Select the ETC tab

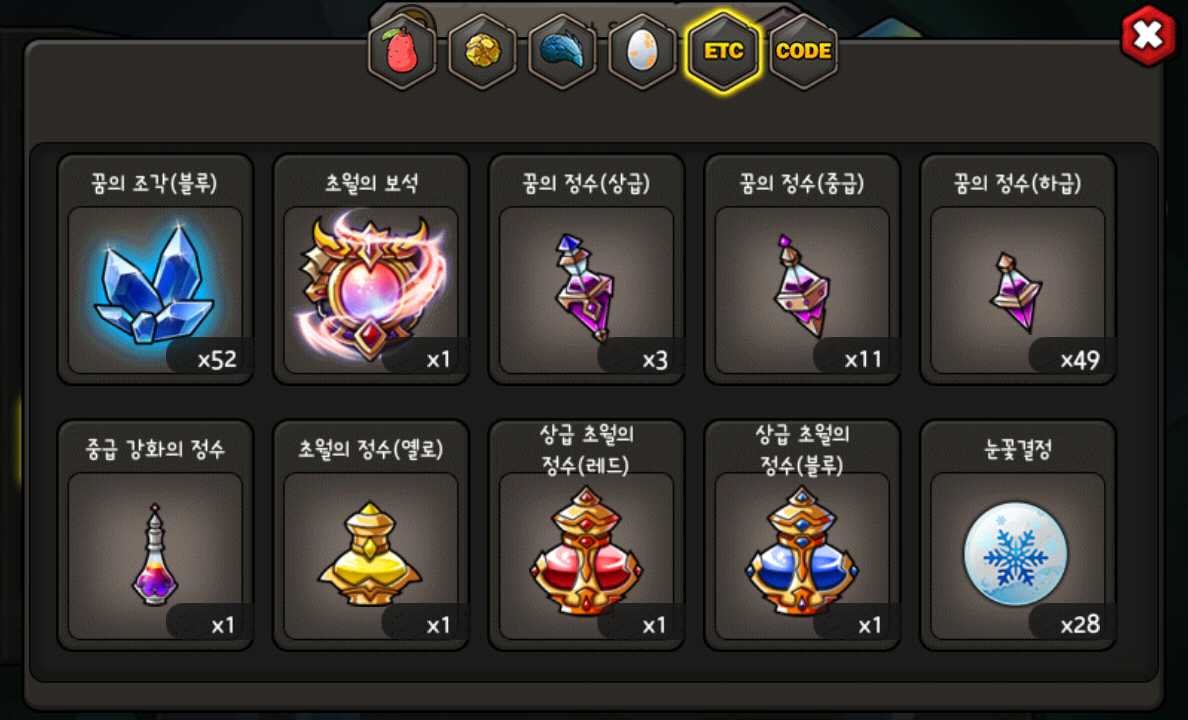(723, 52)
